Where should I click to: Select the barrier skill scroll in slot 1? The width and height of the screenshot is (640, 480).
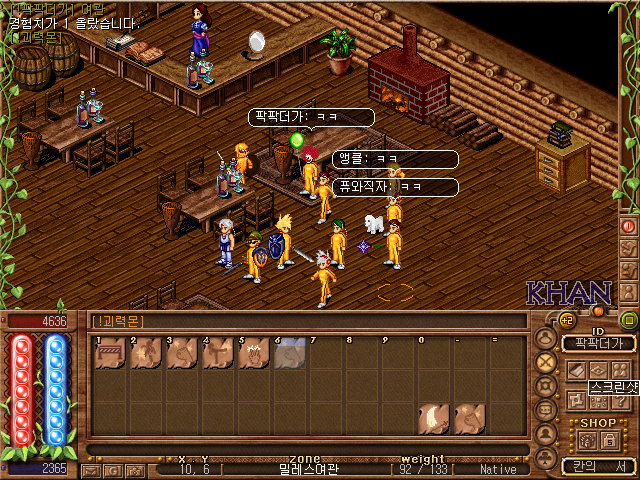coord(110,354)
